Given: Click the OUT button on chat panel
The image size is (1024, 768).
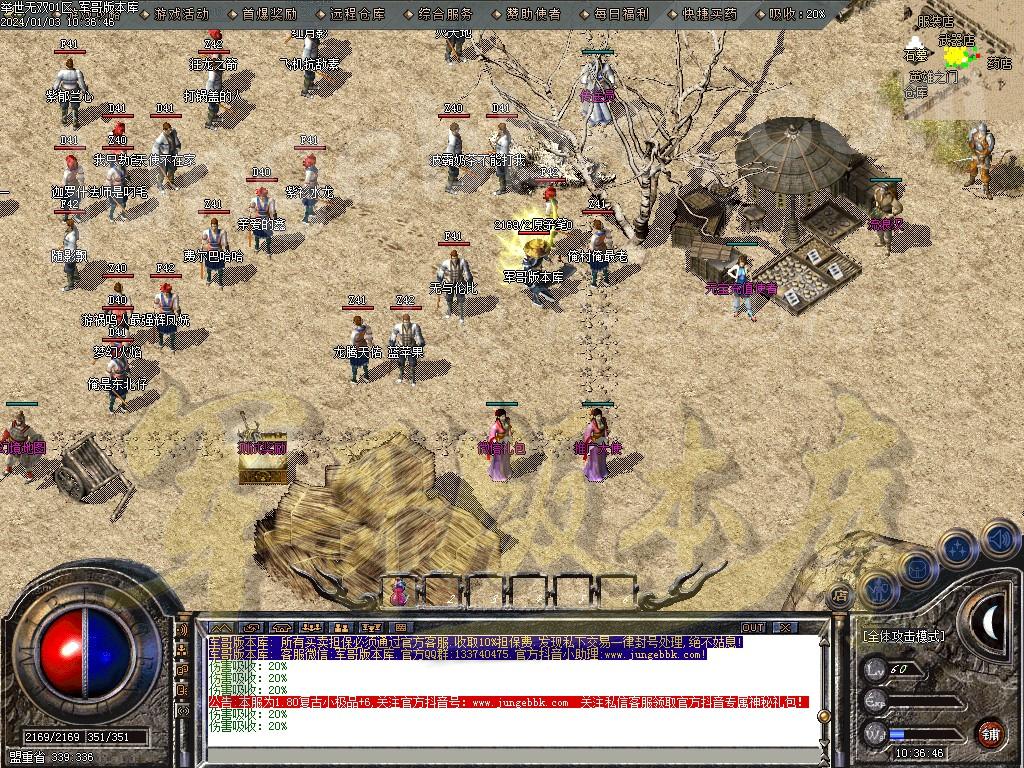Looking at the screenshot, I should [x=752, y=627].
